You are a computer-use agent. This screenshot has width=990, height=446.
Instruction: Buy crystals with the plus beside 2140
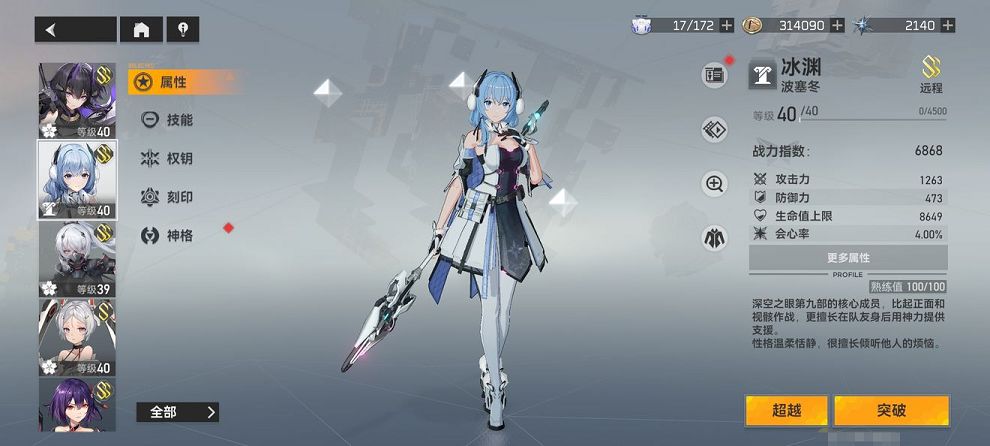[945, 25]
